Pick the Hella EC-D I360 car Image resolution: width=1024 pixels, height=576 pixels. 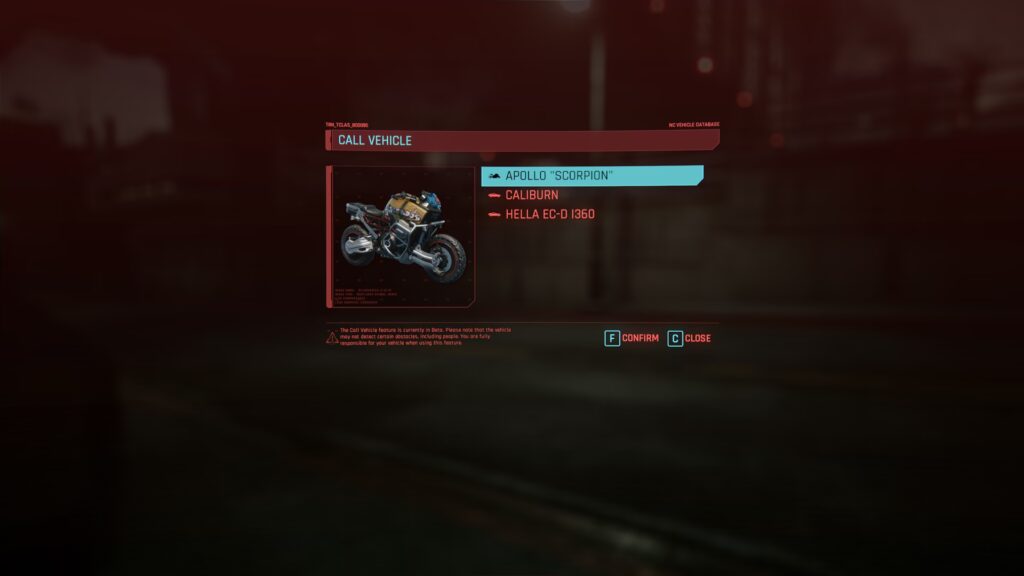[x=549, y=214]
